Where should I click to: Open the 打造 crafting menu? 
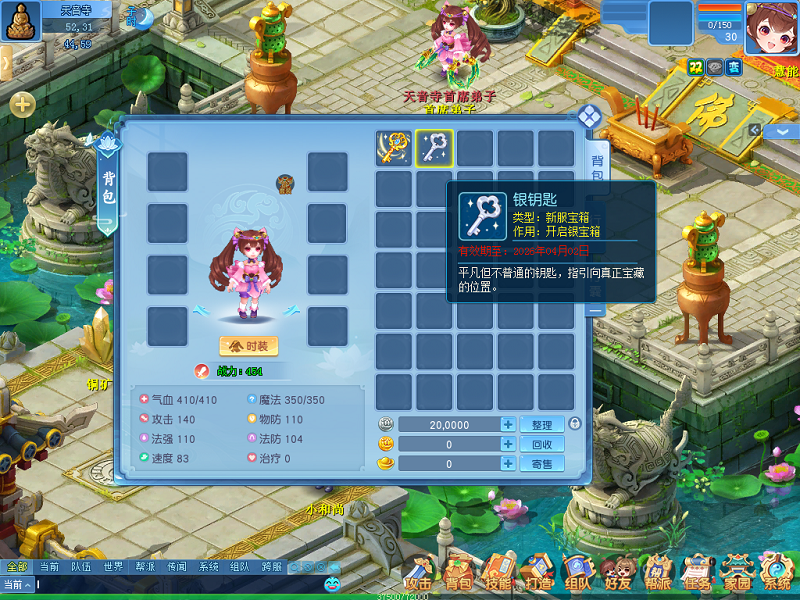[538, 574]
